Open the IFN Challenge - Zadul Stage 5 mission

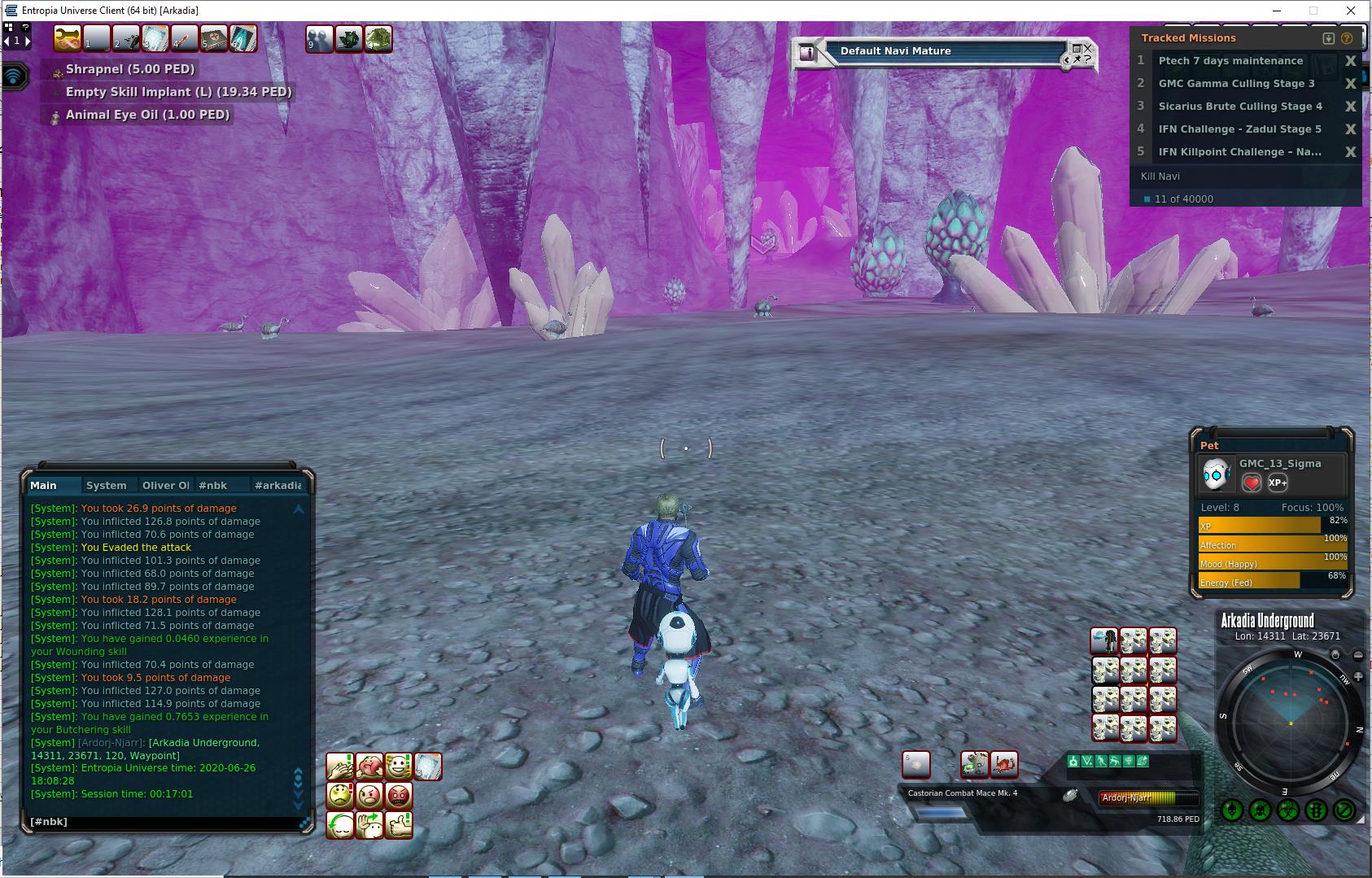pyautogui.click(x=1239, y=129)
